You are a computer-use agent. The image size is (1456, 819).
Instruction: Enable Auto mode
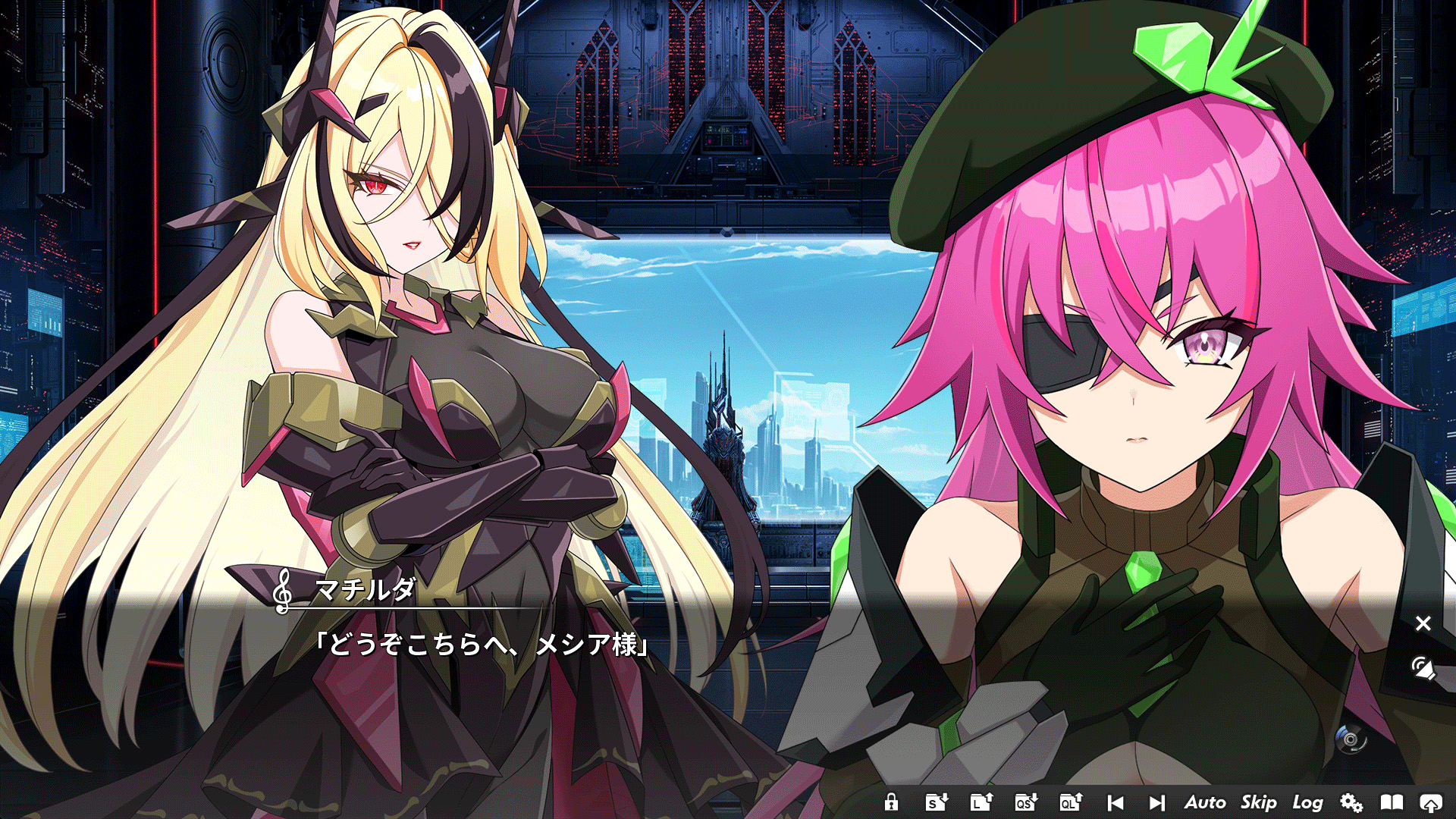[1205, 802]
